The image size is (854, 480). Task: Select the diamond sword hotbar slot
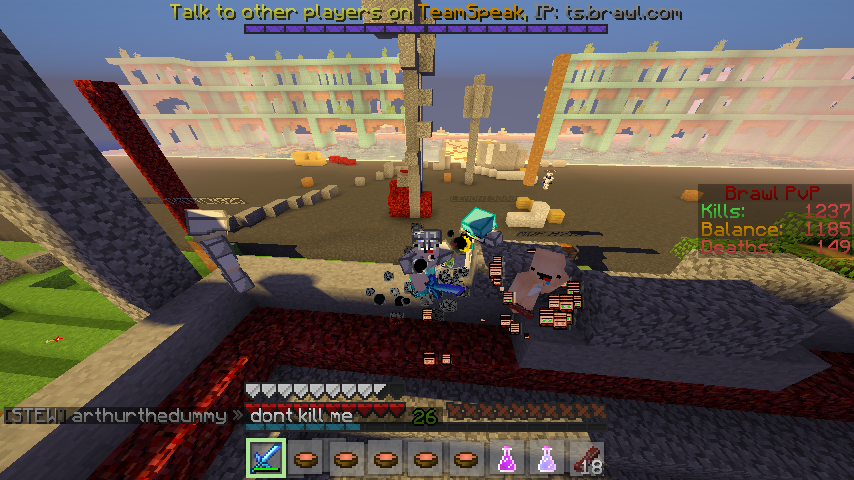tap(266, 458)
